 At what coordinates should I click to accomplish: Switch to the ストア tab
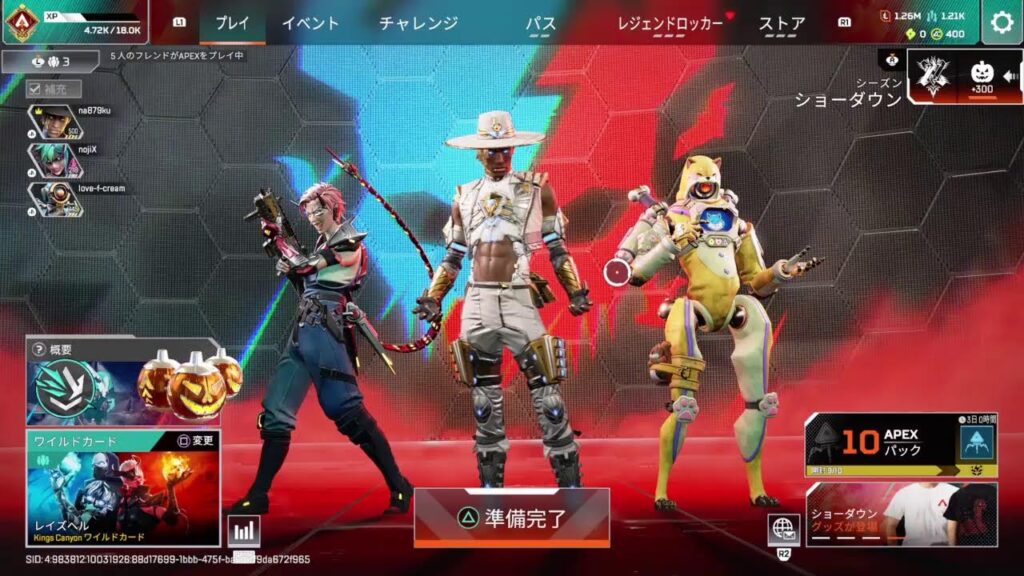pyautogui.click(x=782, y=23)
